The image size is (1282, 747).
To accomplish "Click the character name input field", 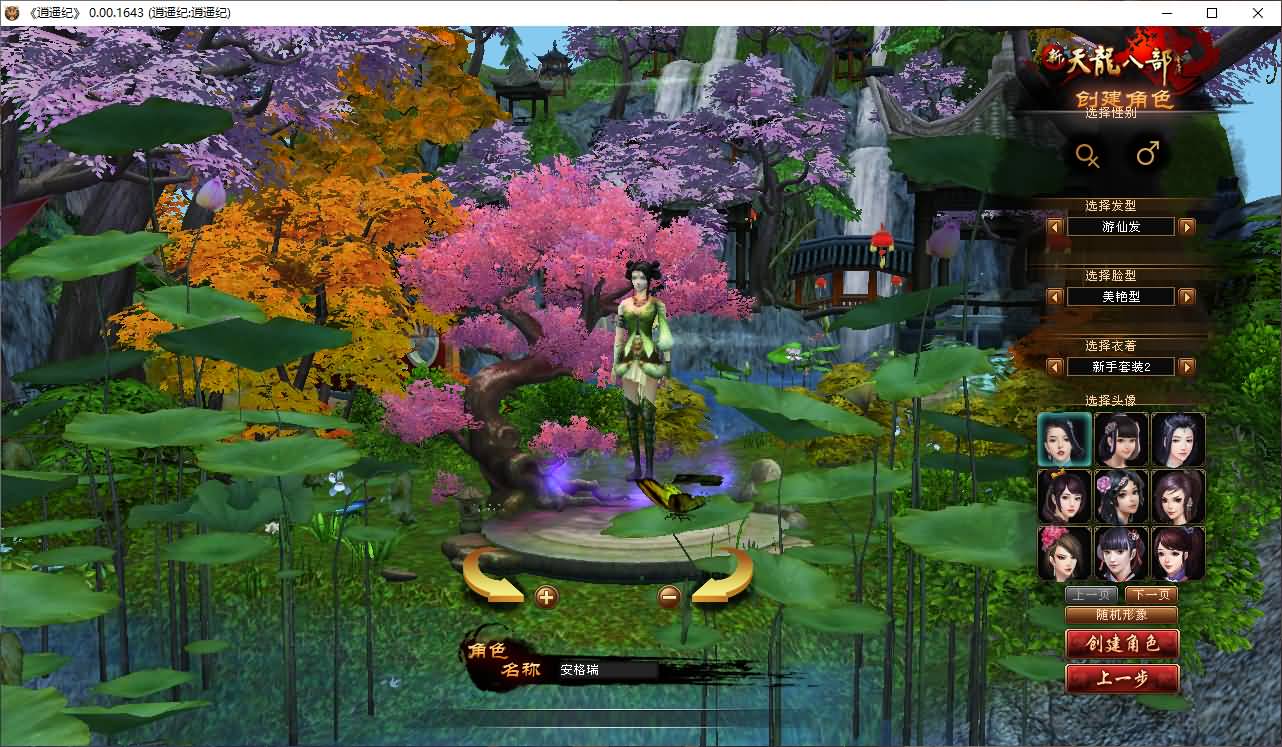I will click(x=607, y=670).
